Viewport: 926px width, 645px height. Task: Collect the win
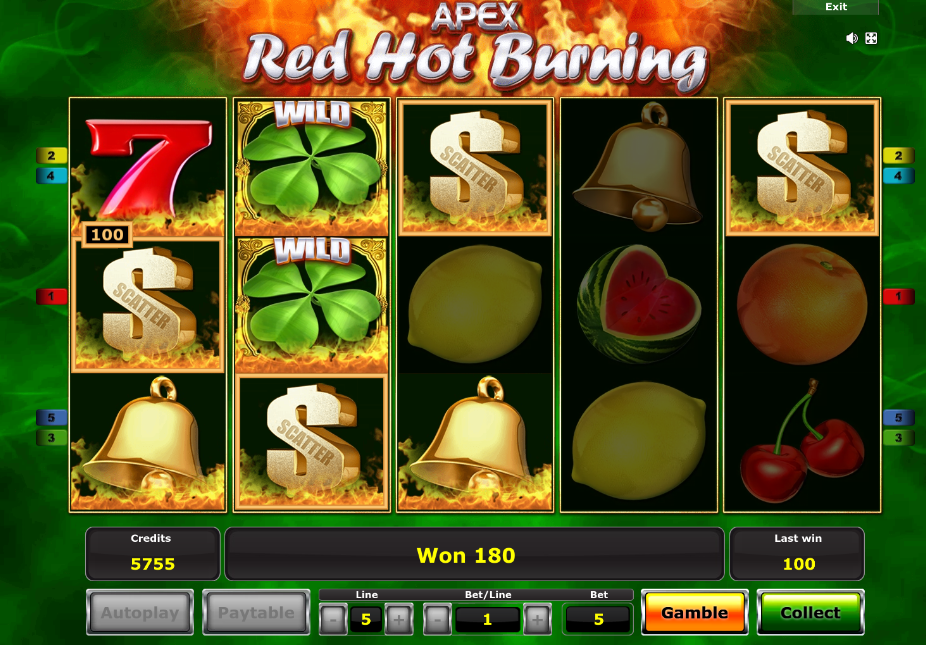tap(810, 613)
